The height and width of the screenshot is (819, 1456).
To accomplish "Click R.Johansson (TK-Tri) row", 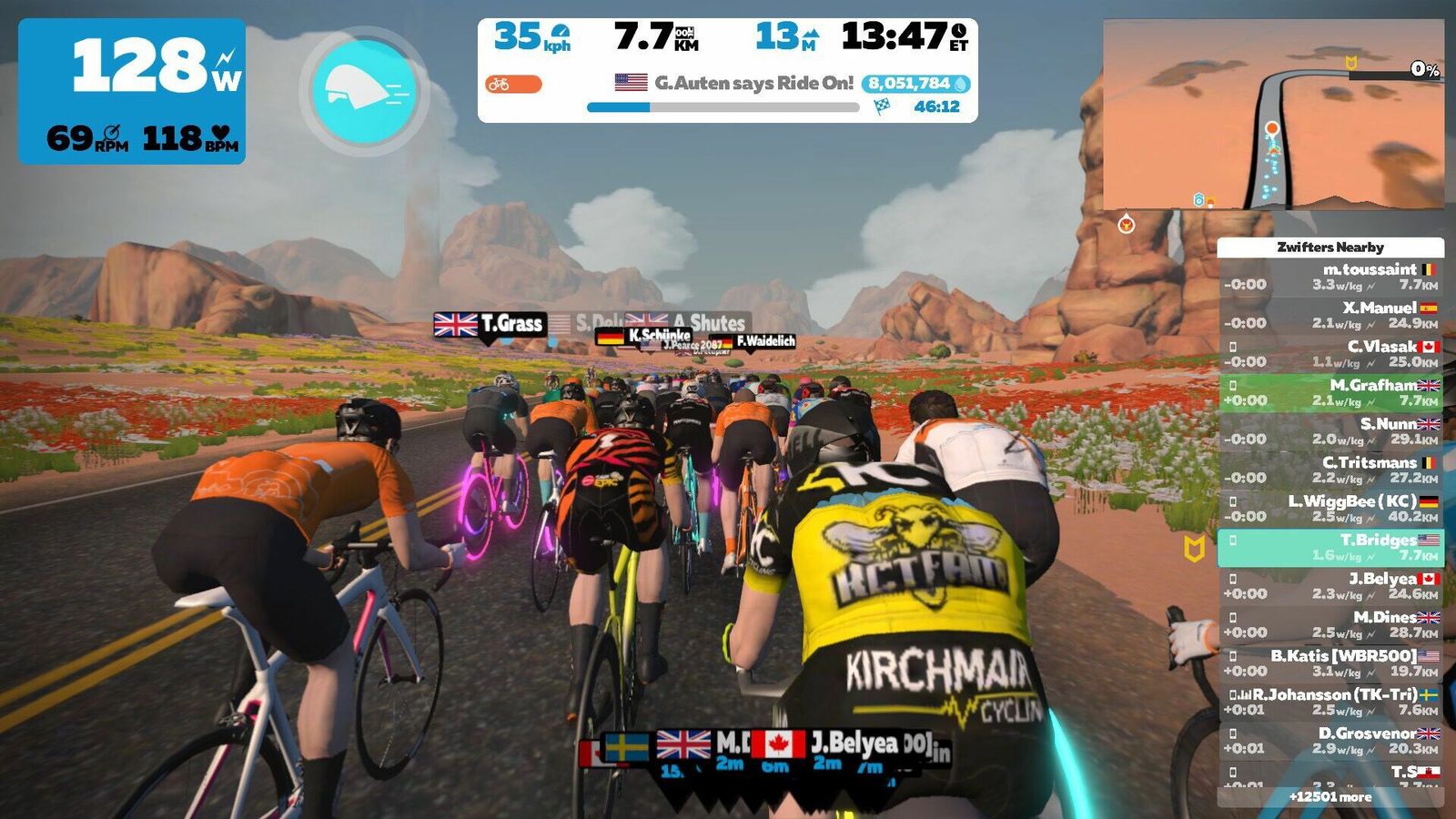I will point(1330,702).
